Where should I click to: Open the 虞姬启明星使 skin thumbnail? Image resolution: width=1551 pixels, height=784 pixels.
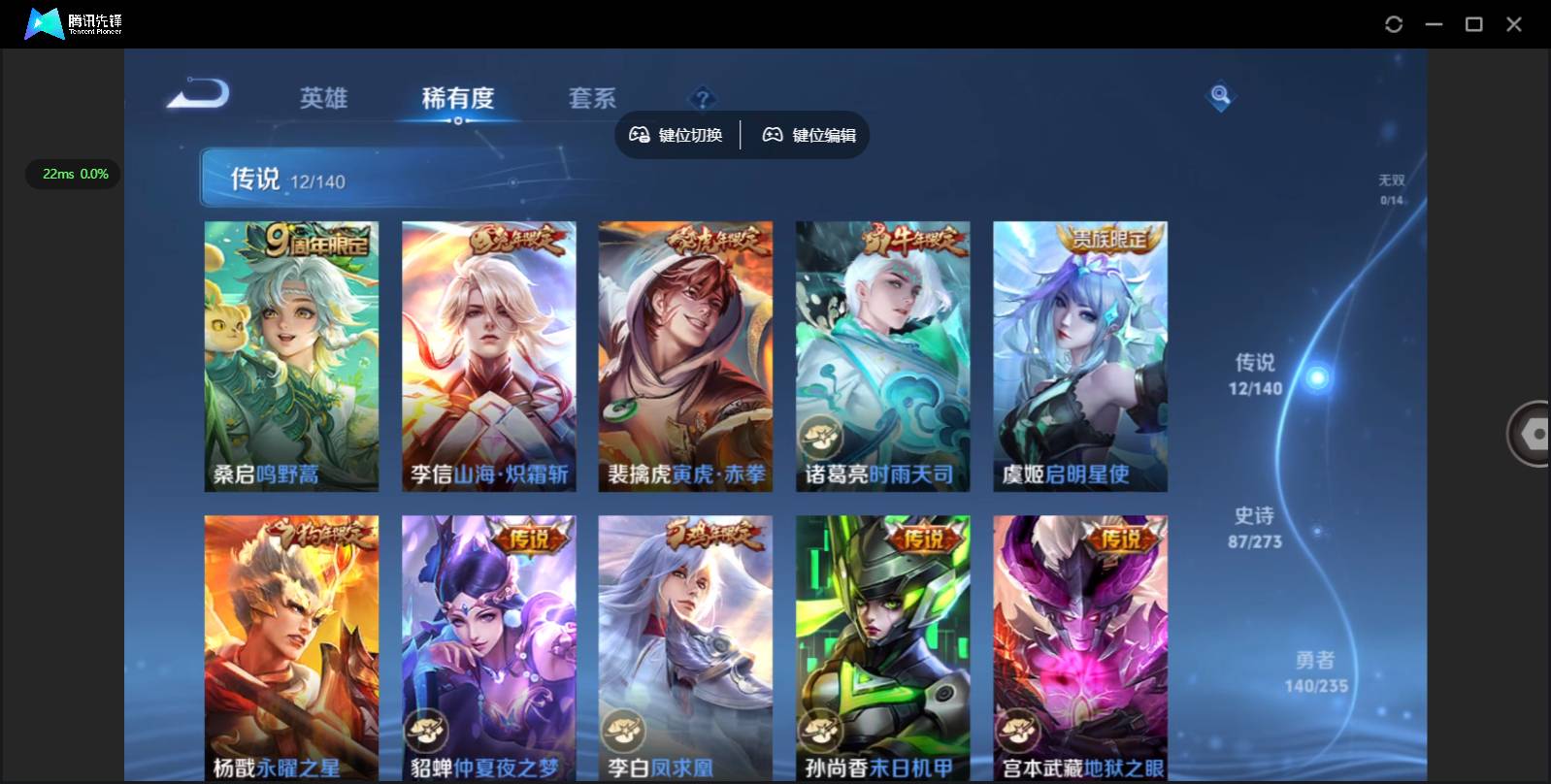coord(1079,356)
